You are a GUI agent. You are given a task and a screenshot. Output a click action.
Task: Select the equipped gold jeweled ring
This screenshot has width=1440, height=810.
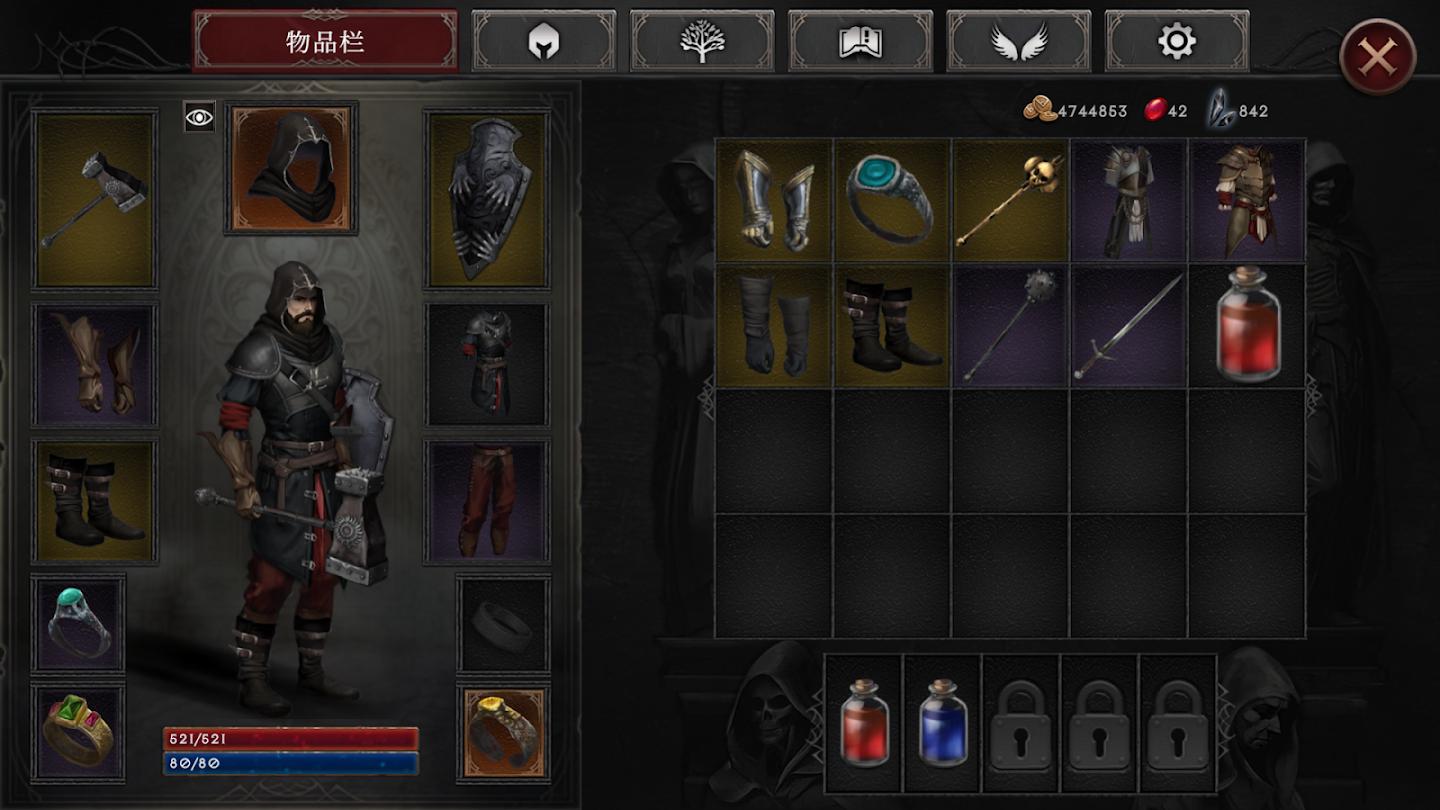78,732
